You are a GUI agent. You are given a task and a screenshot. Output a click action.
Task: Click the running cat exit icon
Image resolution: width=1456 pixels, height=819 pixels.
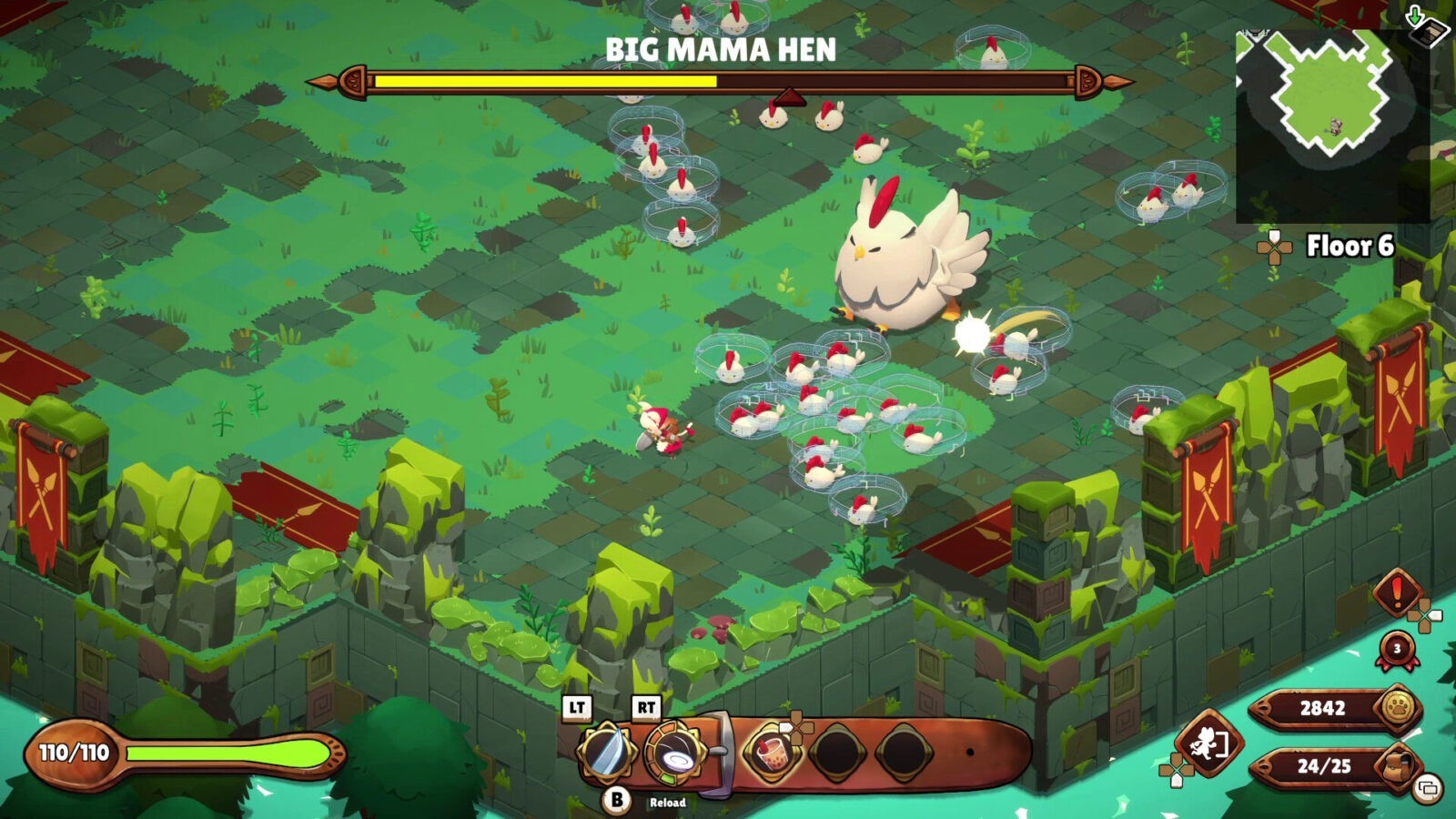pyautogui.click(x=1208, y=744)
